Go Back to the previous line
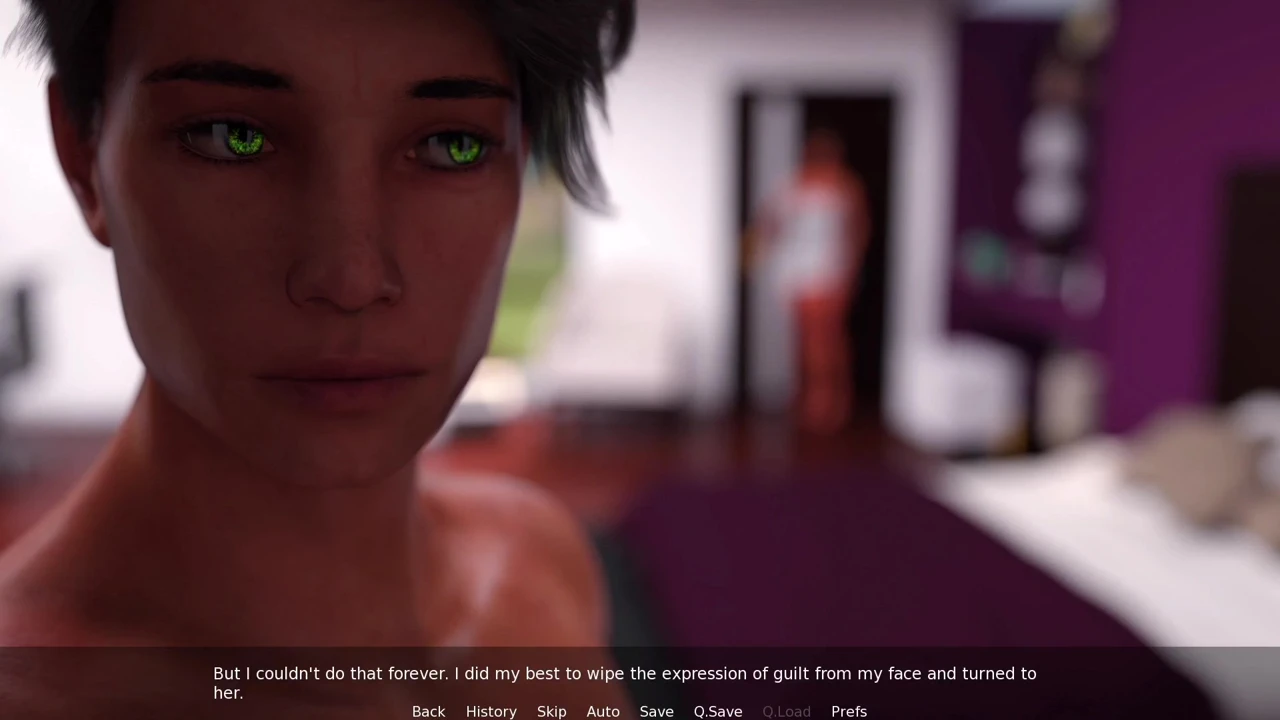Image resolution: width=1280 pixels, height=720 pixels. click(x=428, y=711)
